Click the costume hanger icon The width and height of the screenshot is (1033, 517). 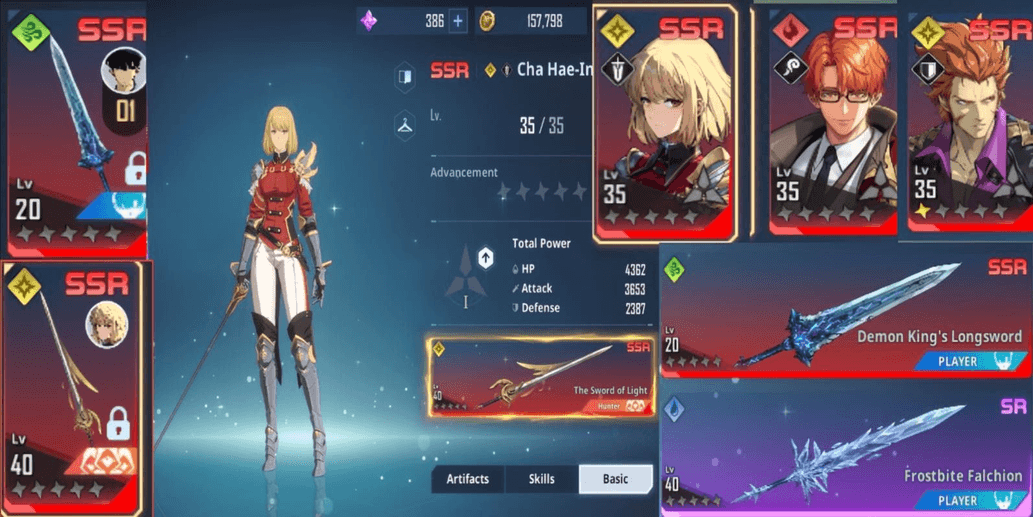click(x=405, y=125)
